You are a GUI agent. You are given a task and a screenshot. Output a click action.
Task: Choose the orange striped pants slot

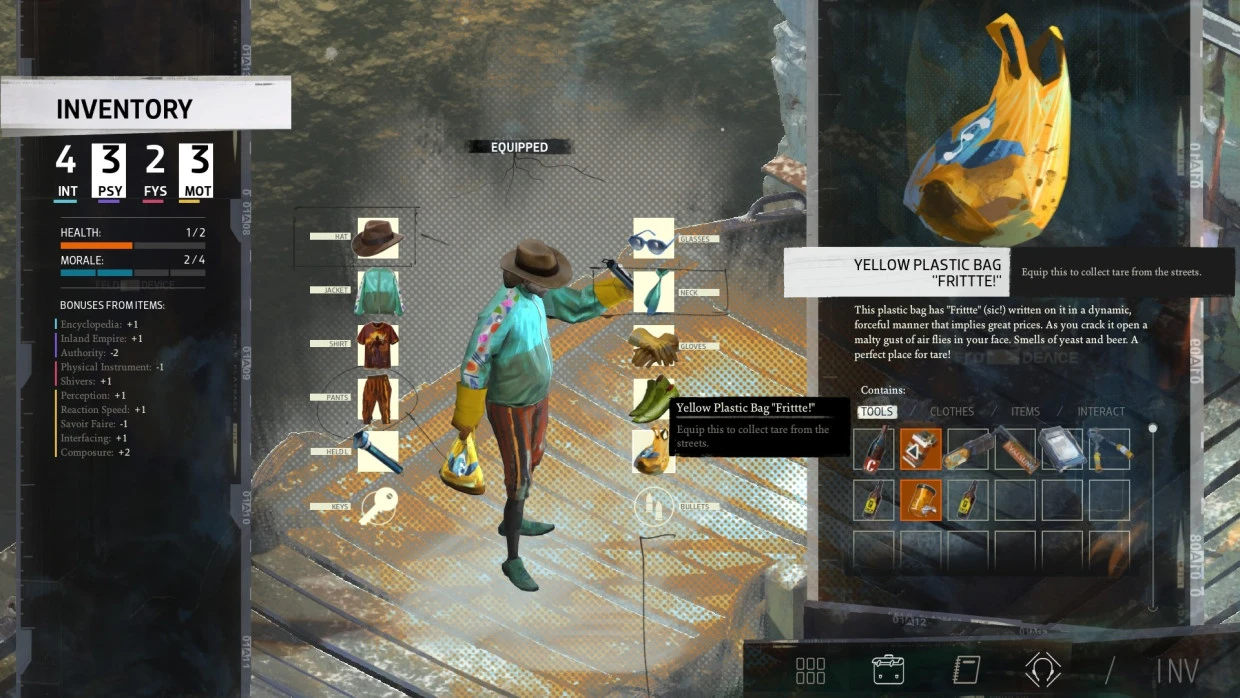click(x=378, y=399)
